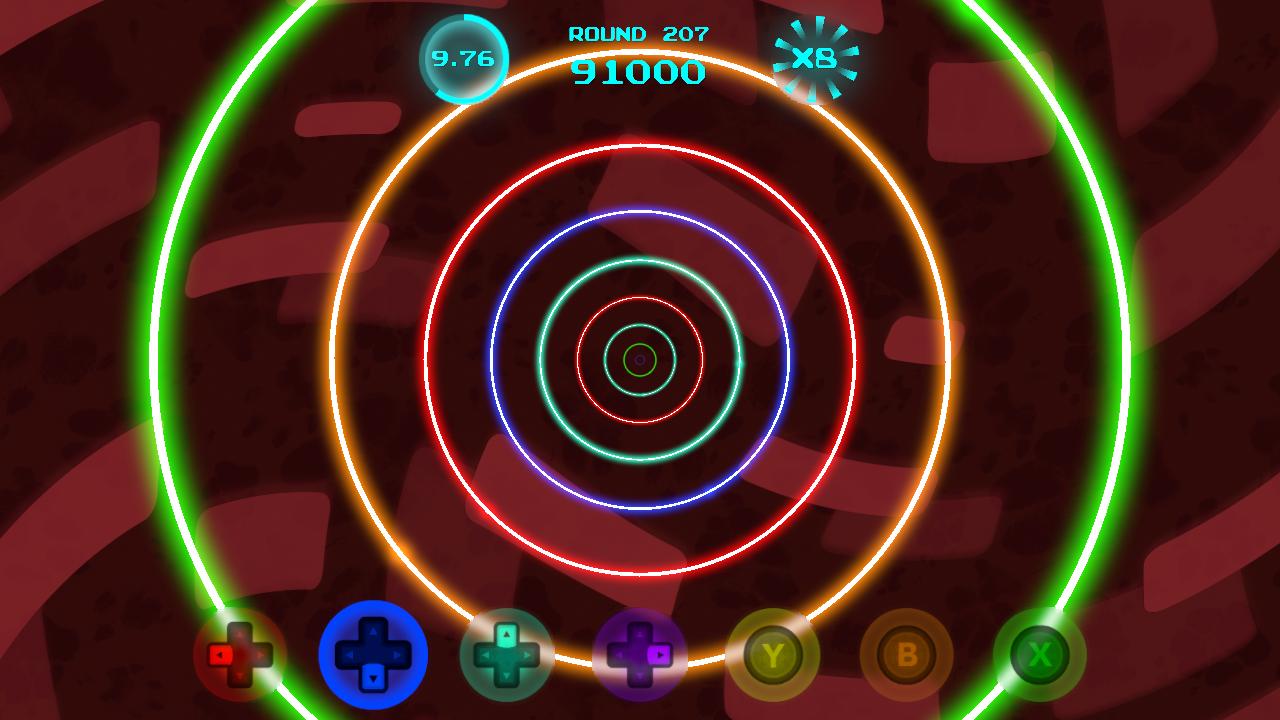
Task: Toggle the down arrow on blue D-pad
Action: (374, 676)
